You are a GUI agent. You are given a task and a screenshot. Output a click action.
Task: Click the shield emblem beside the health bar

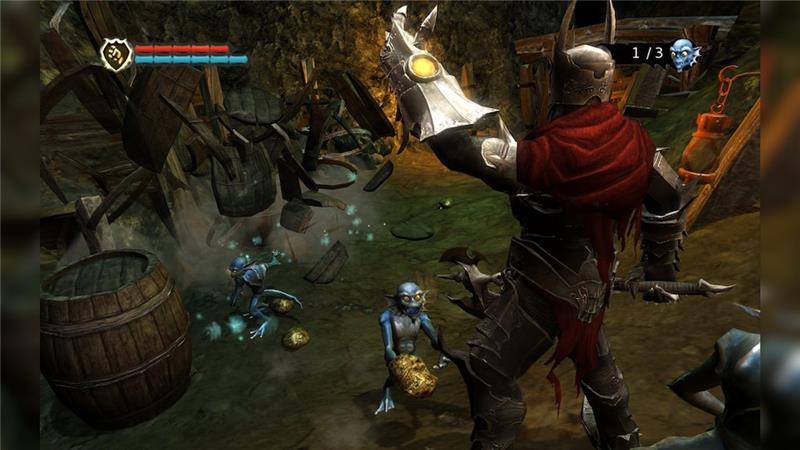tap(116, 54)
